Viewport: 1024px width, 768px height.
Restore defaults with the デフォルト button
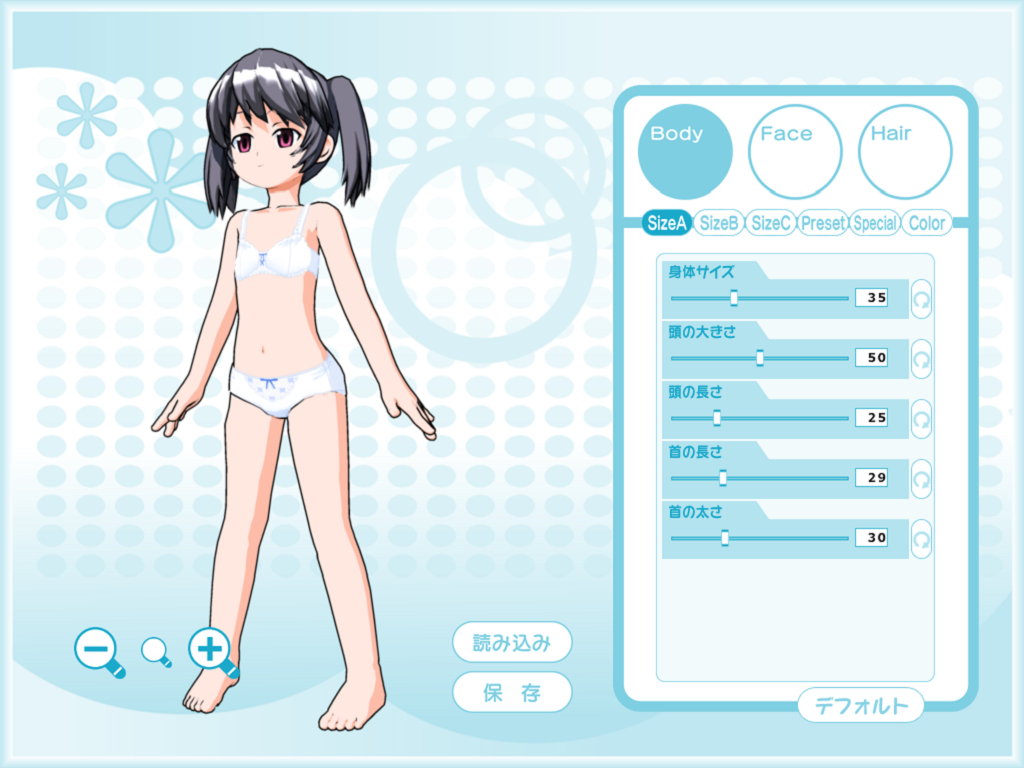point(861,706)
